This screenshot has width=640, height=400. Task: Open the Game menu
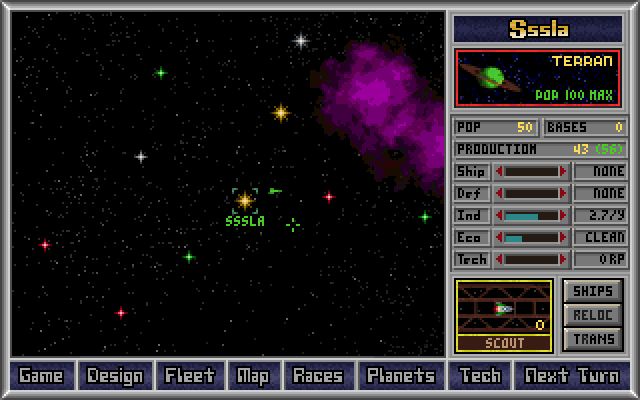pos(41,376)
